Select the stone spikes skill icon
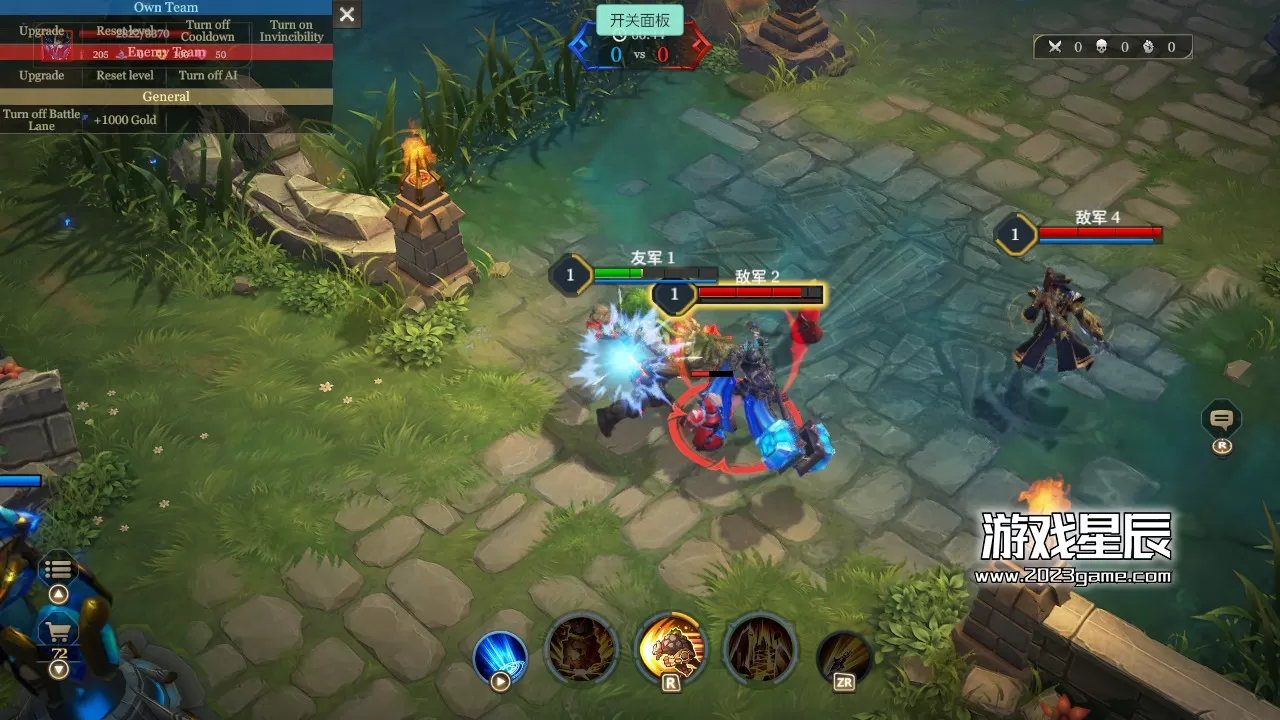The height and width of the screenshot is (720, 1280). (760, 649)
